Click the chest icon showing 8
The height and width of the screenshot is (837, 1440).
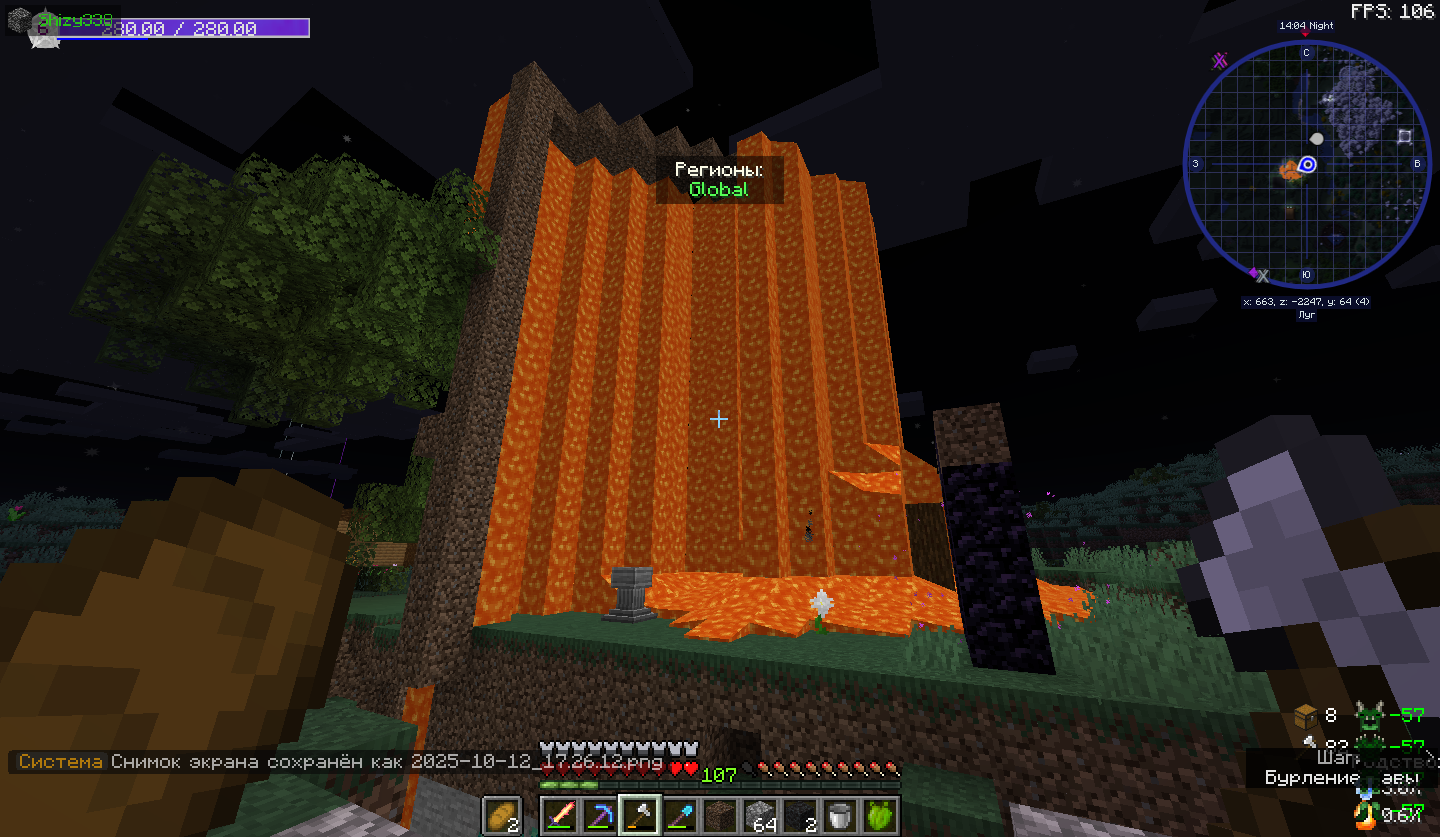tap(1304, 715)
